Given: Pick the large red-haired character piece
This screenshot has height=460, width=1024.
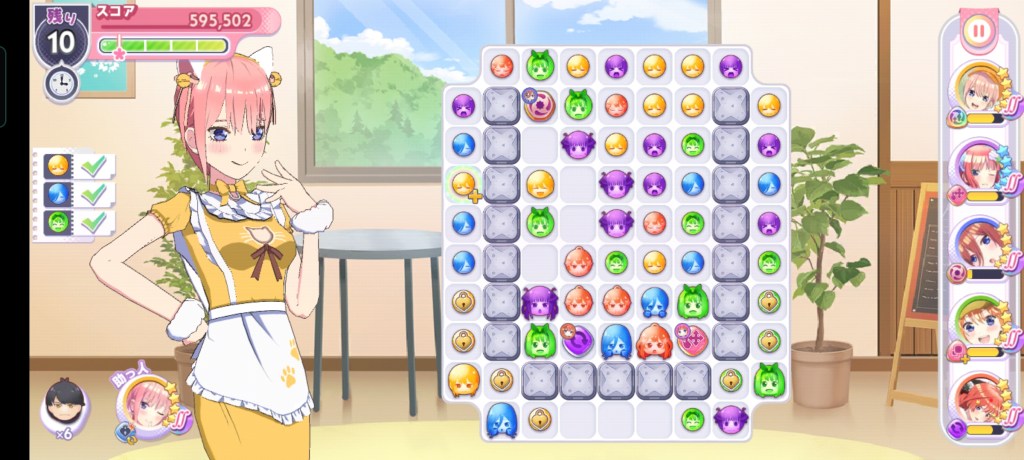Looking at the screenshot, I should click(x=654, y=341).
